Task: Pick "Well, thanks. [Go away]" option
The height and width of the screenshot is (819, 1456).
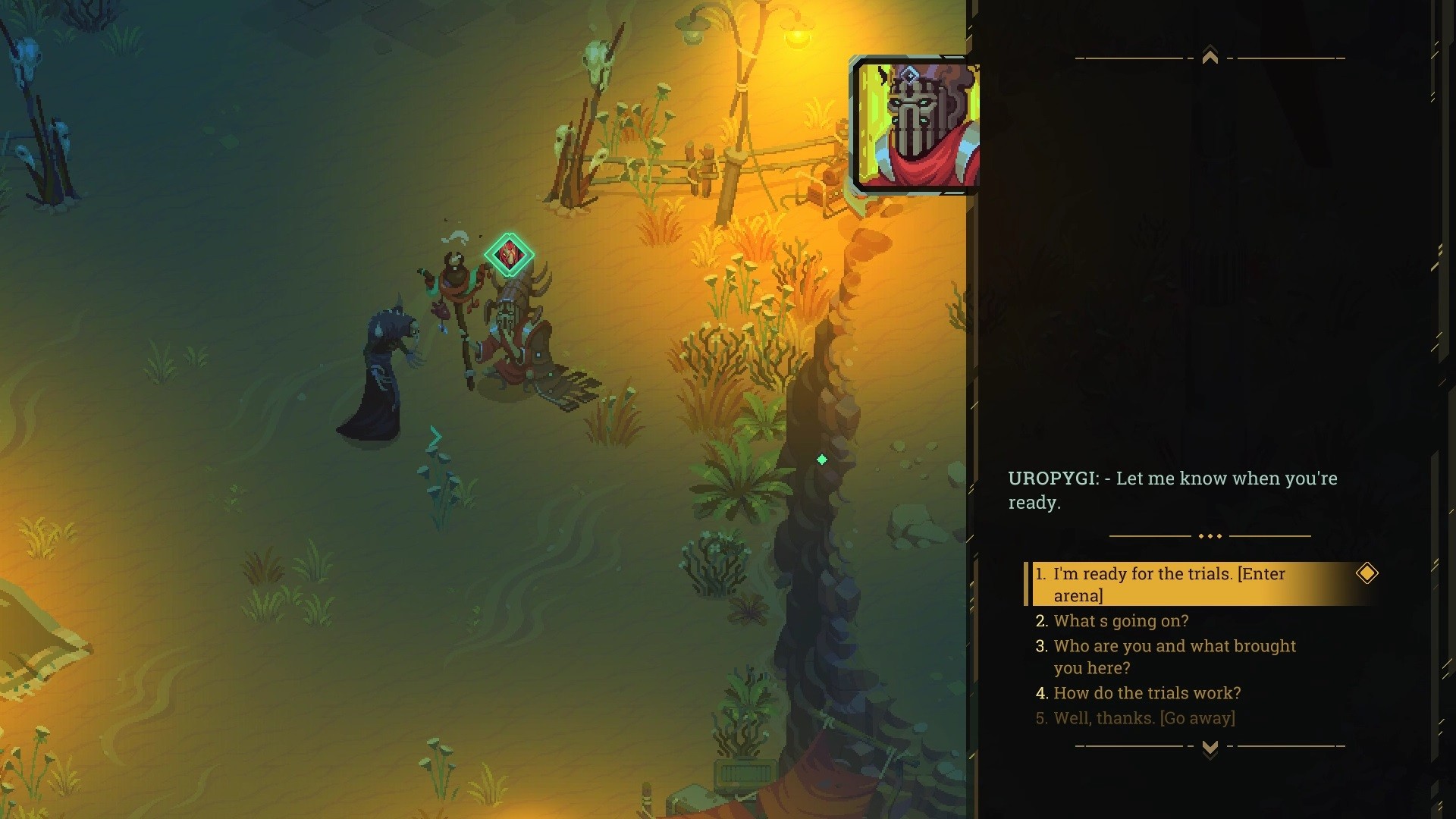Action: pyautogui.click(x=1144, y=718)
